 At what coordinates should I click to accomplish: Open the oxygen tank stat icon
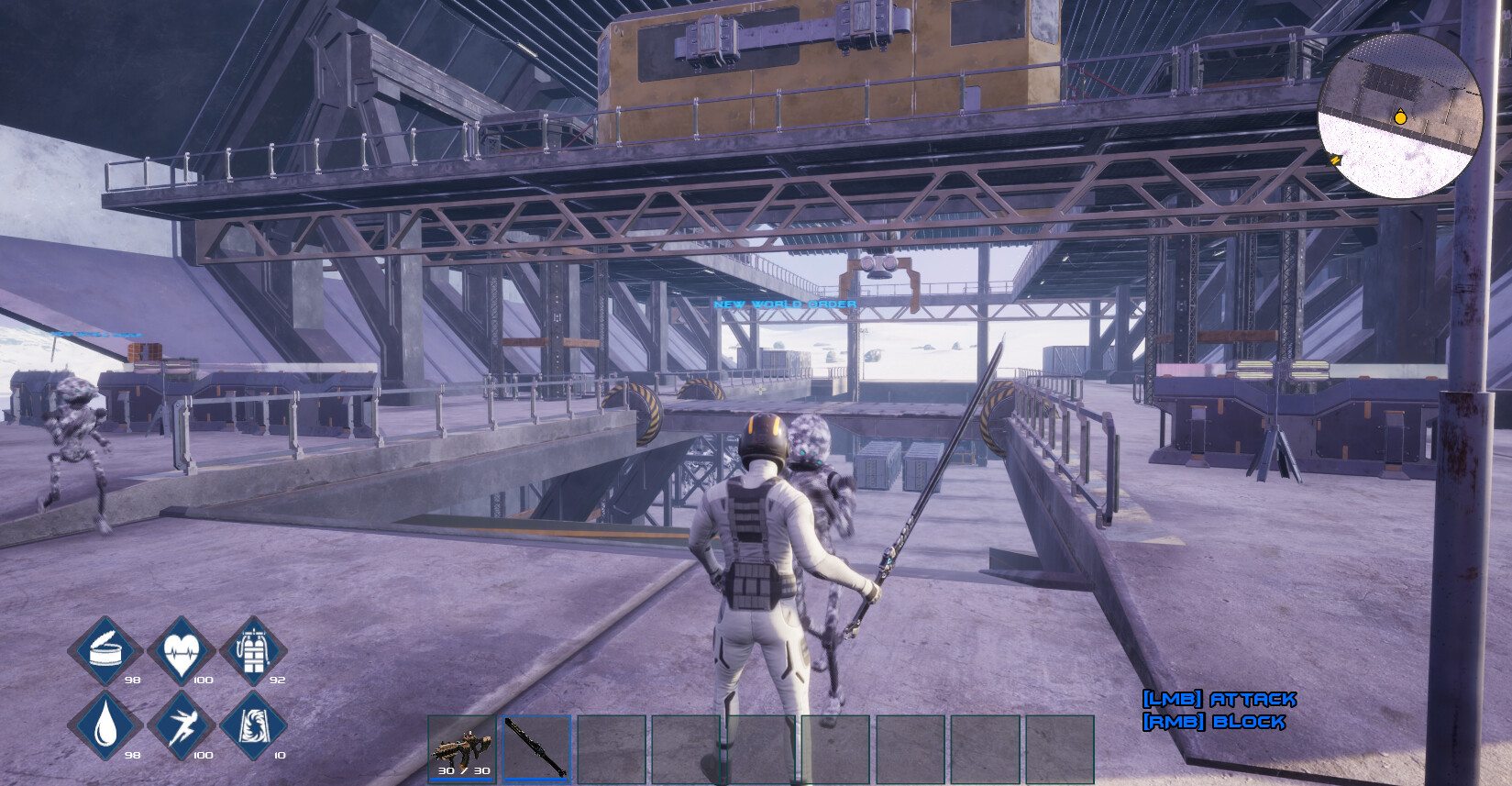click(x=254, y=651)
